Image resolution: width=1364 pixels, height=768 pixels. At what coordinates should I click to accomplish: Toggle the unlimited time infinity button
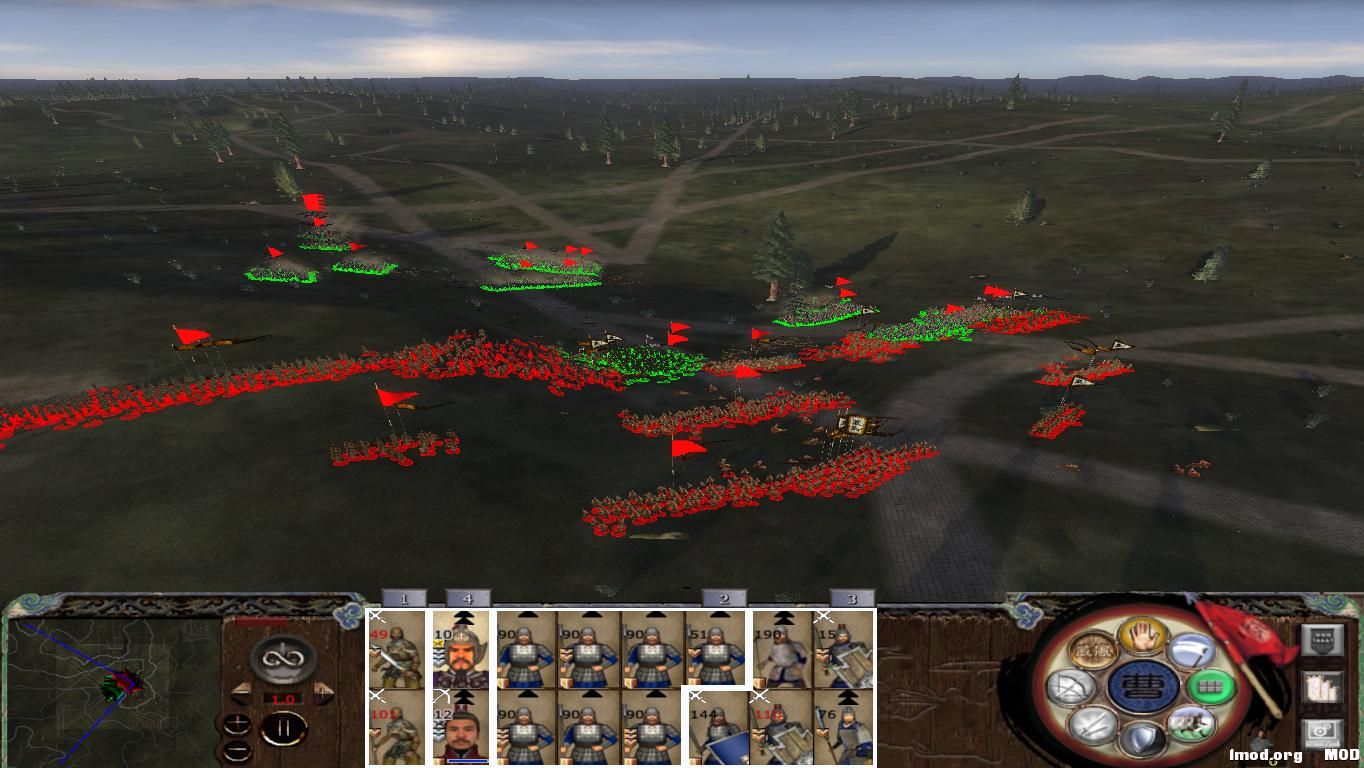[284, 660]
